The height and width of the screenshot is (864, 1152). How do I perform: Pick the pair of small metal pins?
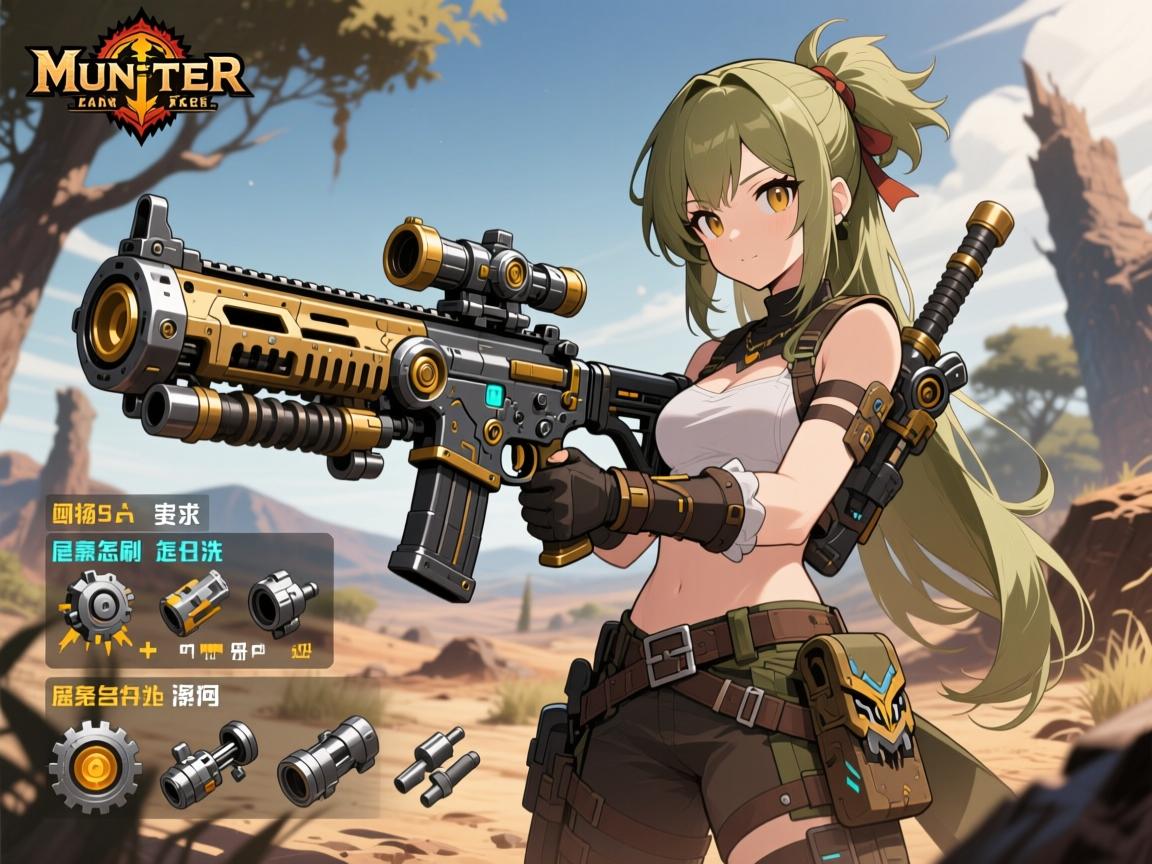tap(430, 765)
